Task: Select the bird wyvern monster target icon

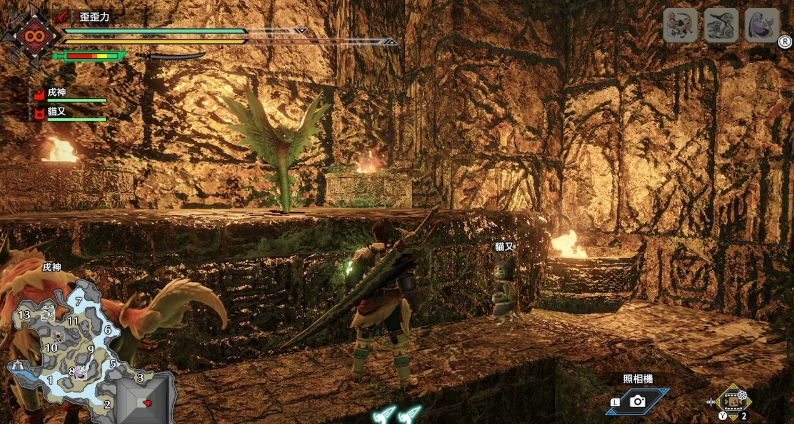Action: click(x=680, y=25)
